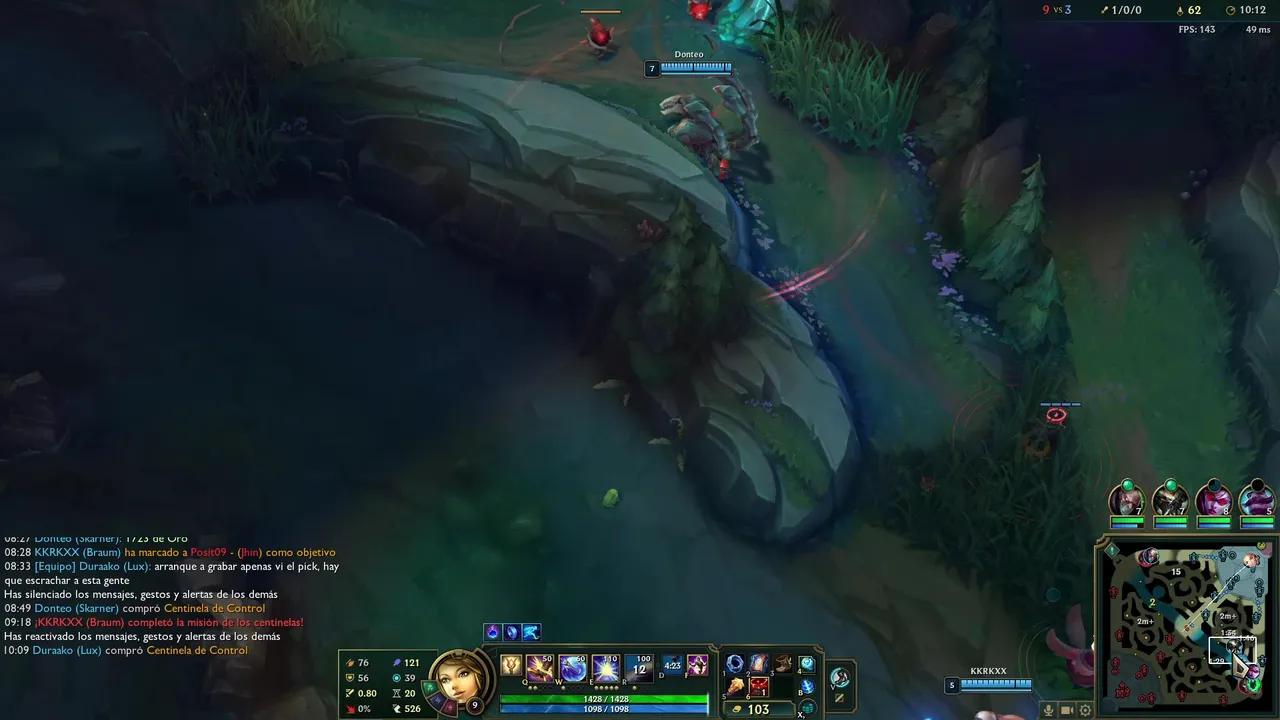Cast Lux's Q Light Binding ability
Viewport: 1280px width, 720px height.
[x=538, y=667]
